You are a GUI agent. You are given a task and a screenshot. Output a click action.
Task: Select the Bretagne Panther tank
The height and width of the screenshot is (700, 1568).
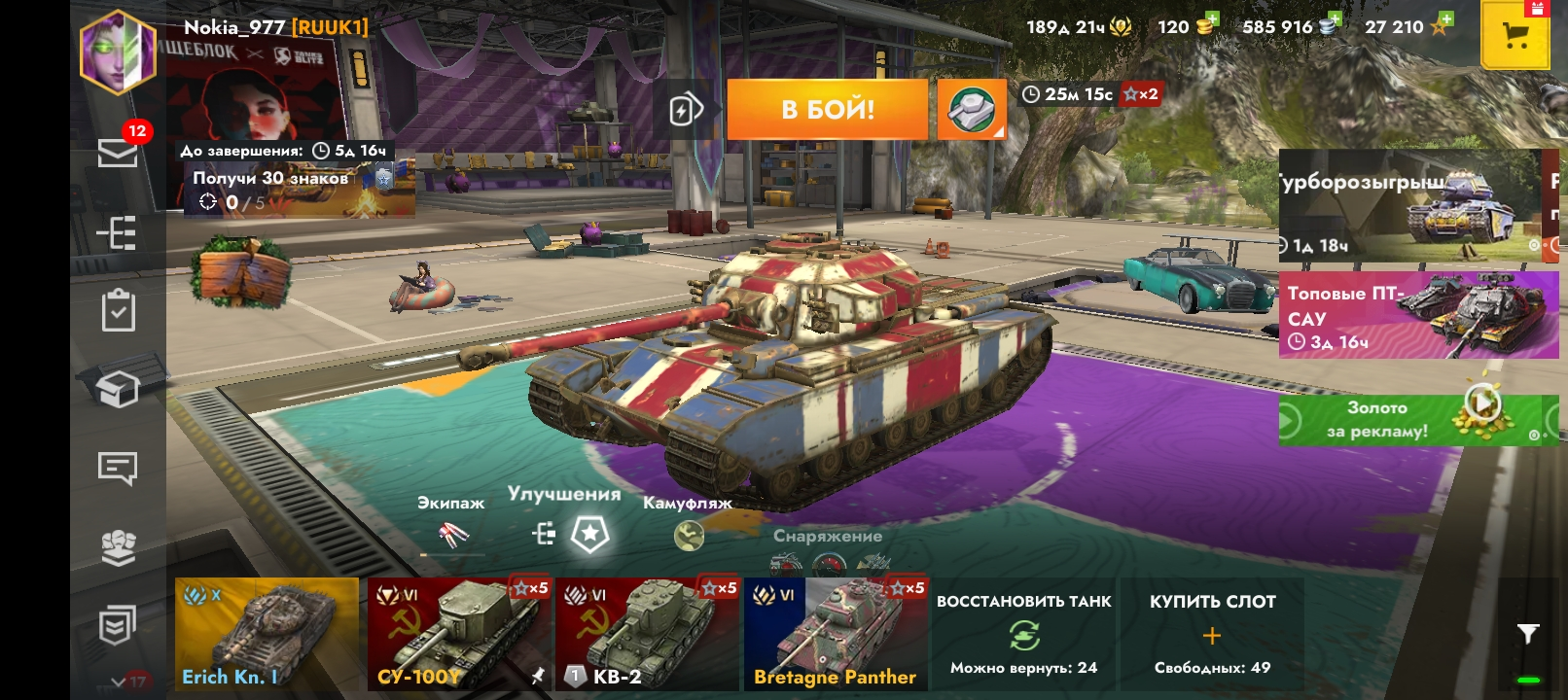click(x=835, y=634)
